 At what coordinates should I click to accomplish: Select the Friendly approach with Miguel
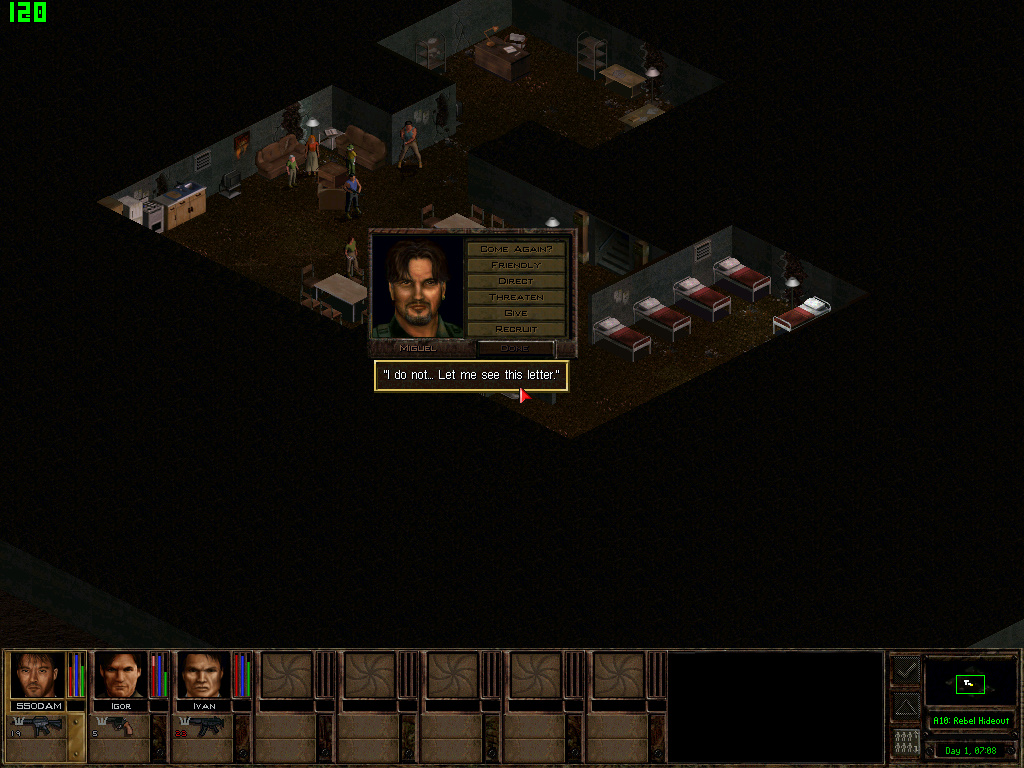[x=516, y=265]
